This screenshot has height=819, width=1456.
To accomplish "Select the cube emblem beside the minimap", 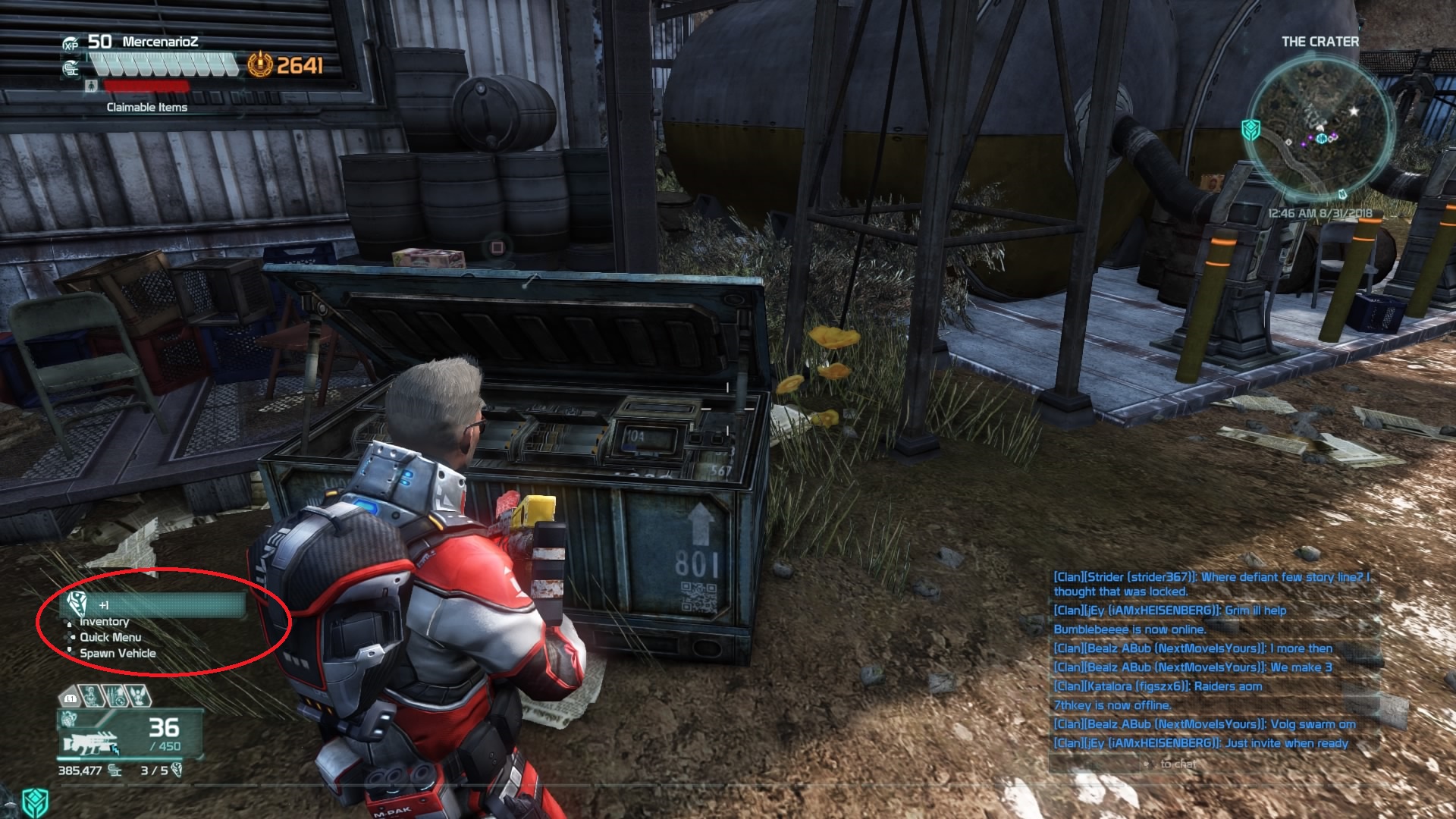I will pos(1251,130).
